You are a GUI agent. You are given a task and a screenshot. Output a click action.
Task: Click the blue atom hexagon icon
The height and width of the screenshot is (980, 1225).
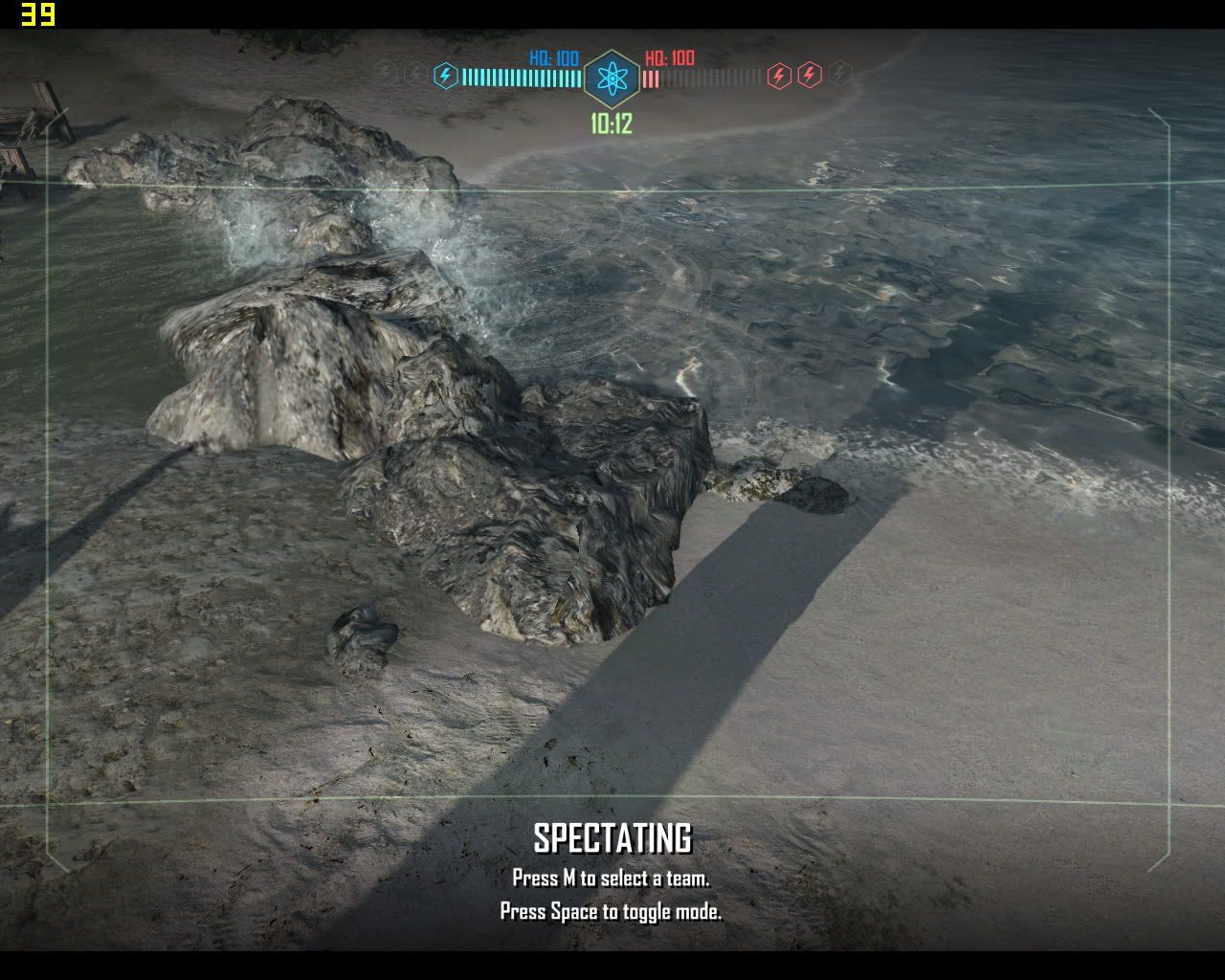[x=612, y=78]
